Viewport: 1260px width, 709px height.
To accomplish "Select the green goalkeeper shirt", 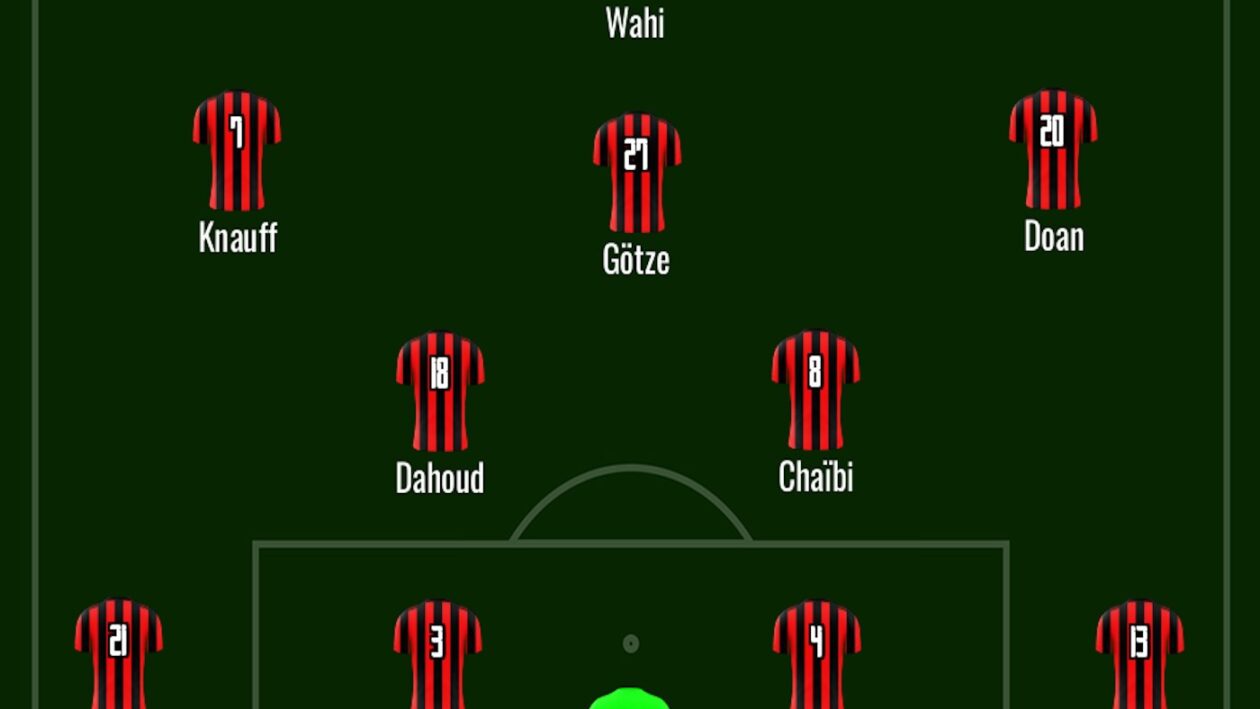I will tap(629, 699).
